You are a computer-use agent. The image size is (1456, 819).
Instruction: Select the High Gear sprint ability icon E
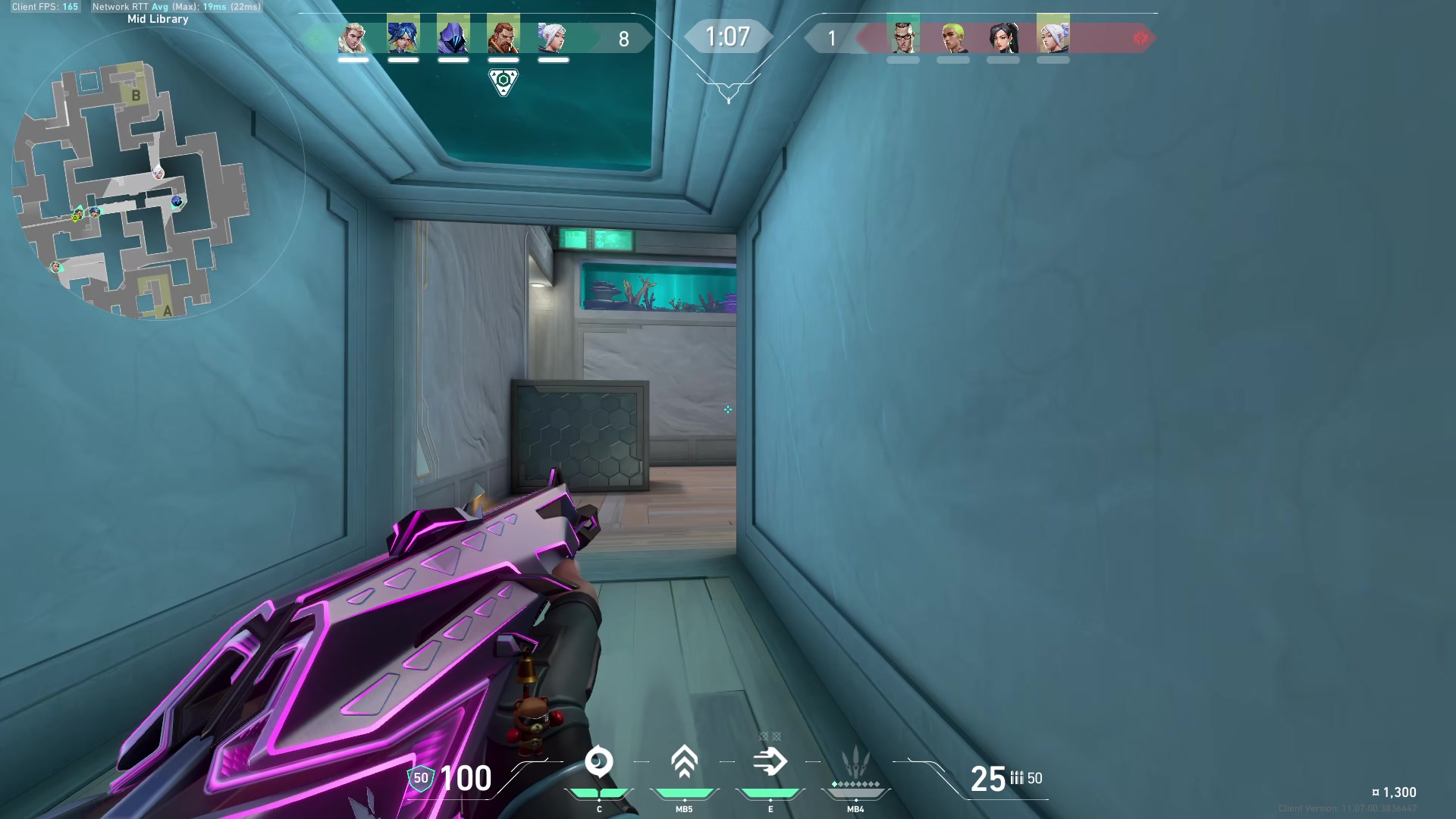tap(770, 762)
